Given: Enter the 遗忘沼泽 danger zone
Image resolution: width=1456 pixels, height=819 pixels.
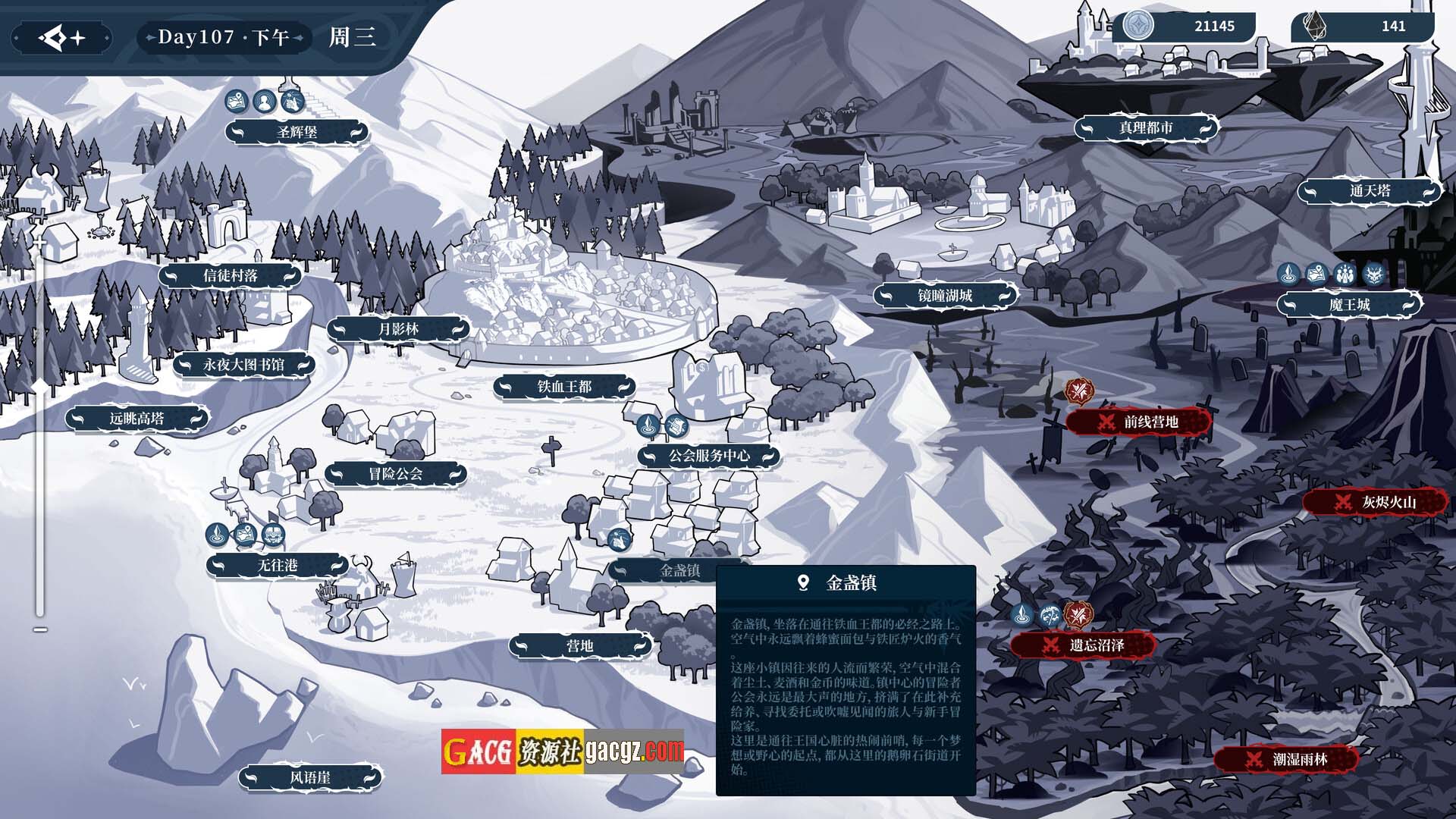Looking at the screenshot, I should [1084, 645].
